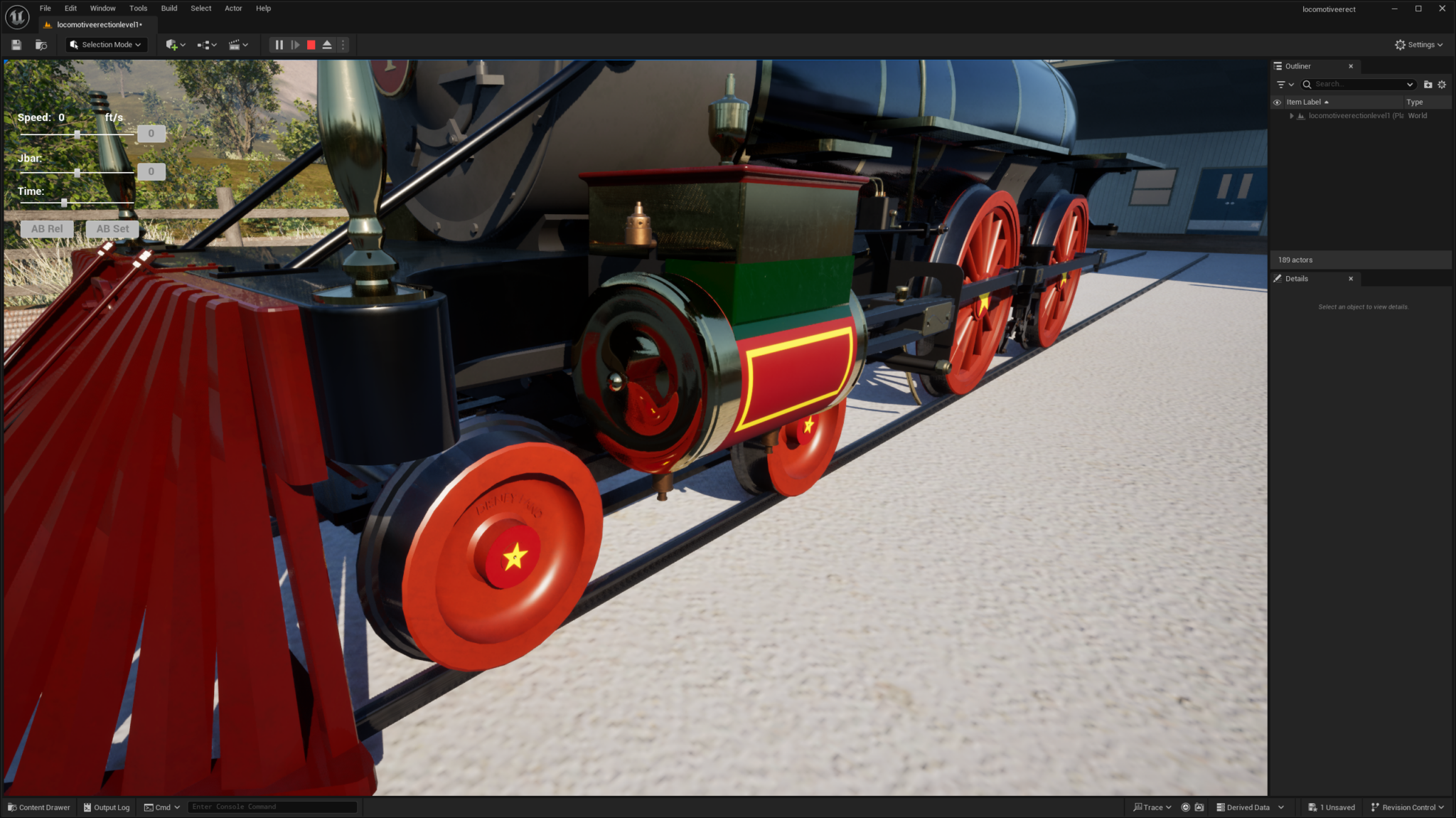Expand the locomotiveerectionlevel1 tree item
The width and height of the screenshot is (1456, 818).
pos(1292,115)
